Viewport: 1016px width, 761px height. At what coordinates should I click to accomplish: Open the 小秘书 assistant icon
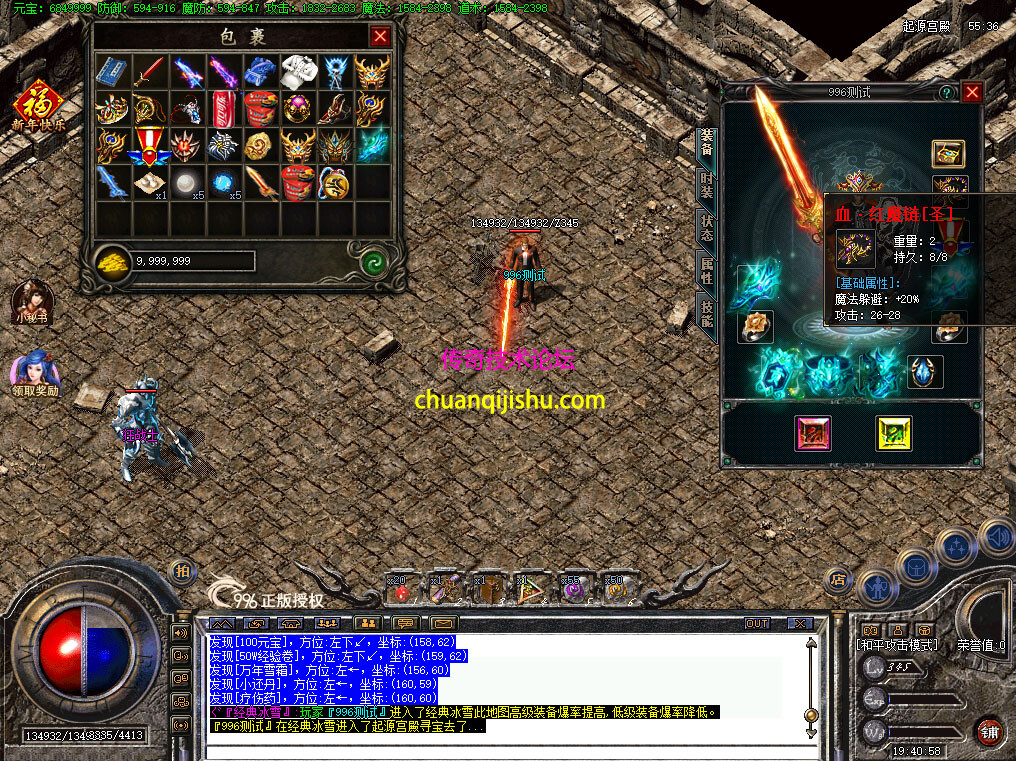click(x=31, y=301)
